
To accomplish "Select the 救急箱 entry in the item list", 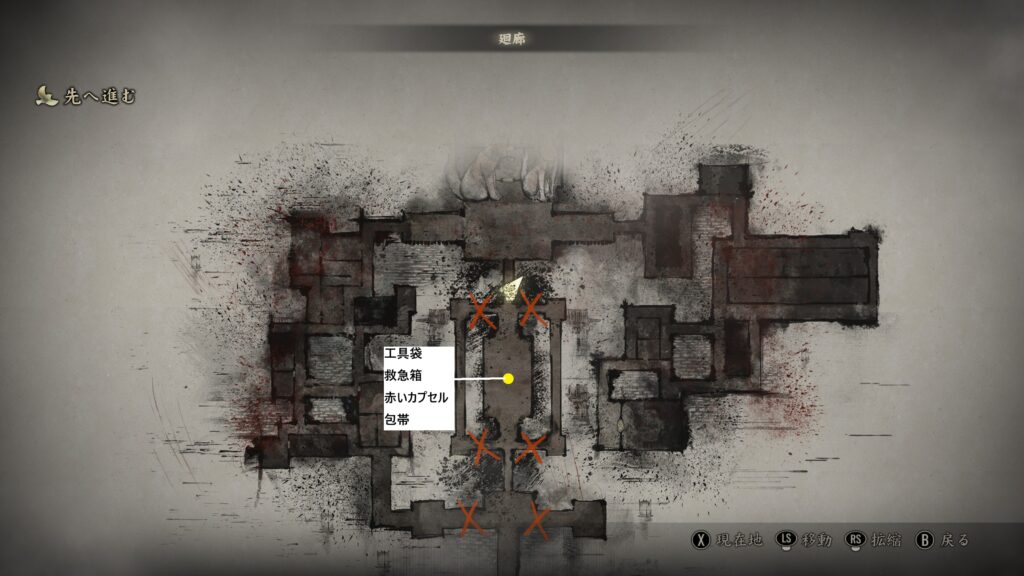I will (404, 375).
